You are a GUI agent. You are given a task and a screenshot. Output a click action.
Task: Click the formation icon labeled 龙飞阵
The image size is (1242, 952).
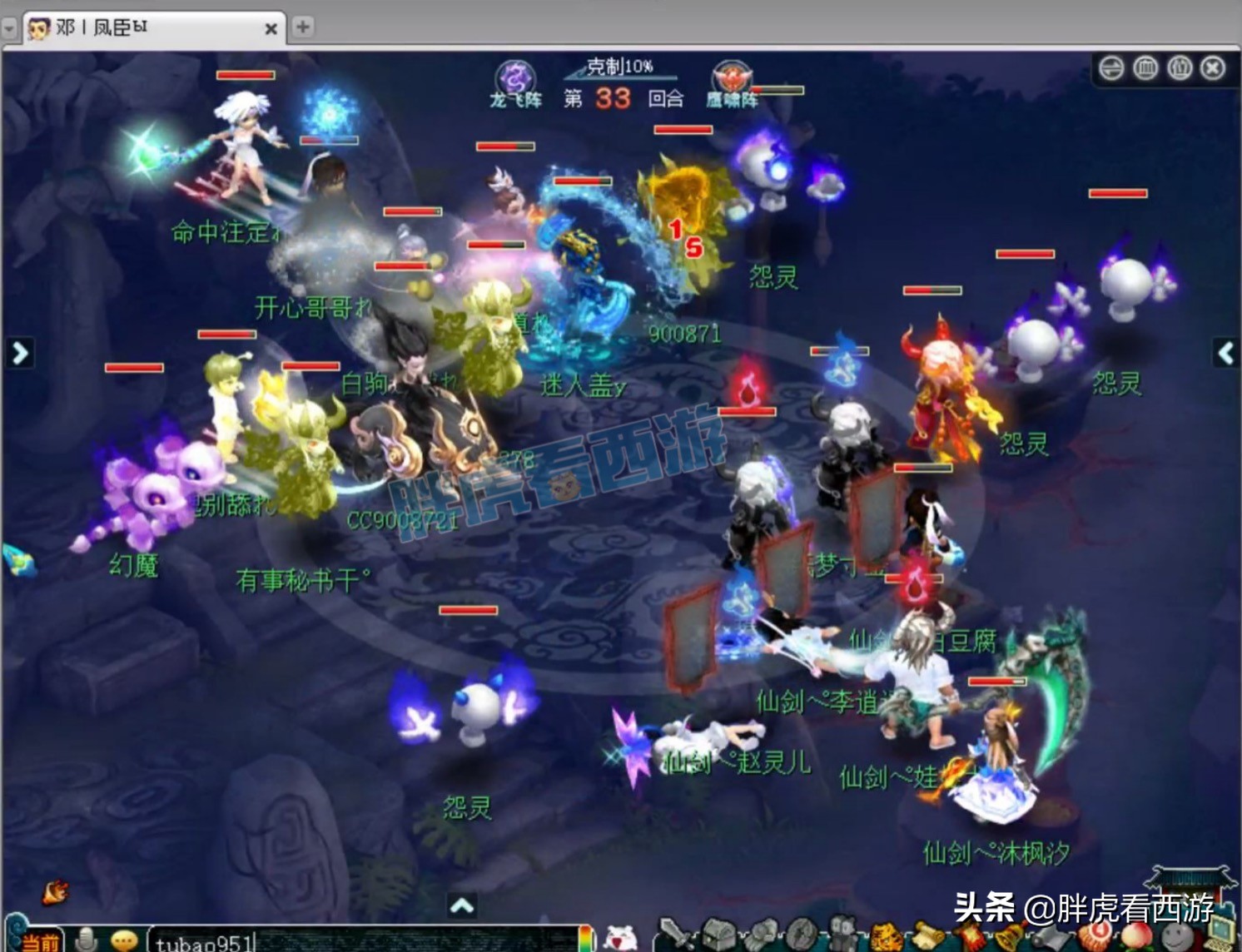pyautogui.click(x=515, y=80)
